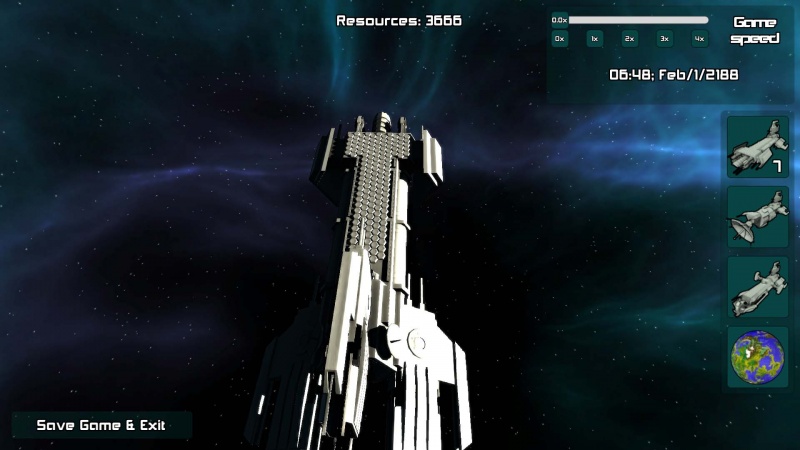
Task: Choose the ship with satellite dish icon
Action: point(757,217)
